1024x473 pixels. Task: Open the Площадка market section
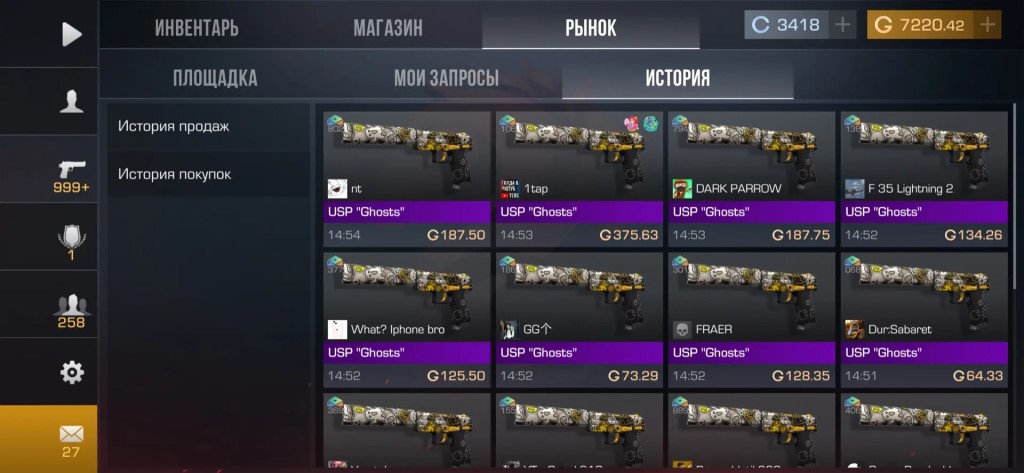point(215,78)
